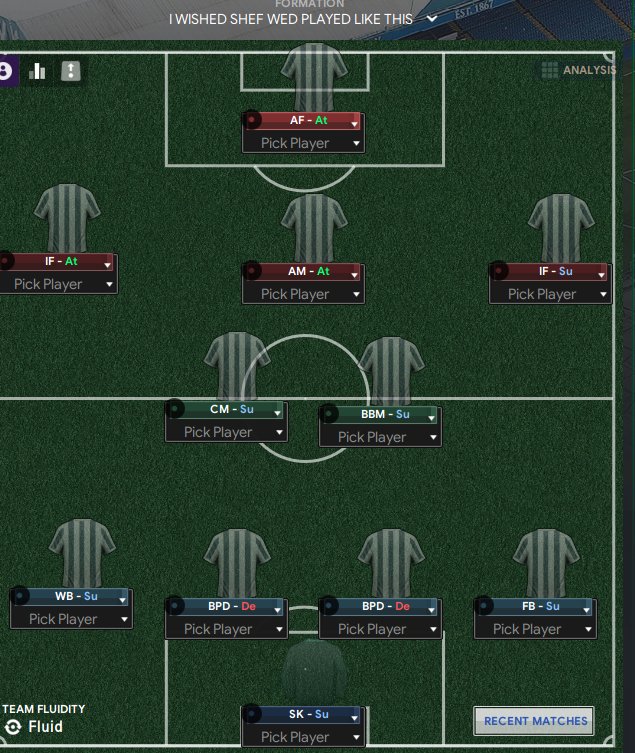This screenshot has height=753, width=635.
Task: Pick a player for the goalkeeper slot
Action: [x=303, y=737]
